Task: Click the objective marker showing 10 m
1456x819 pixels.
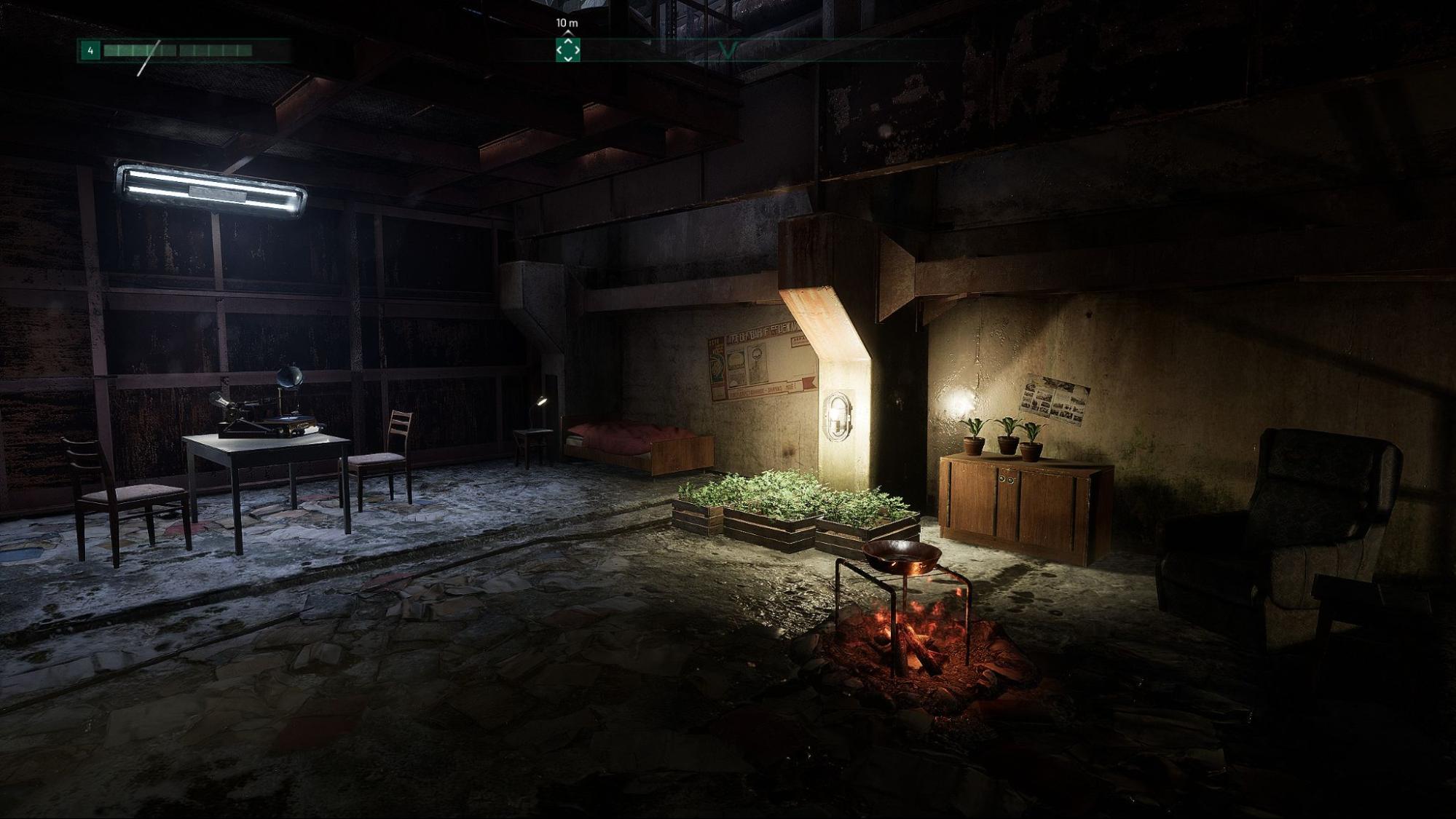Action: click(x=567, y=24)
